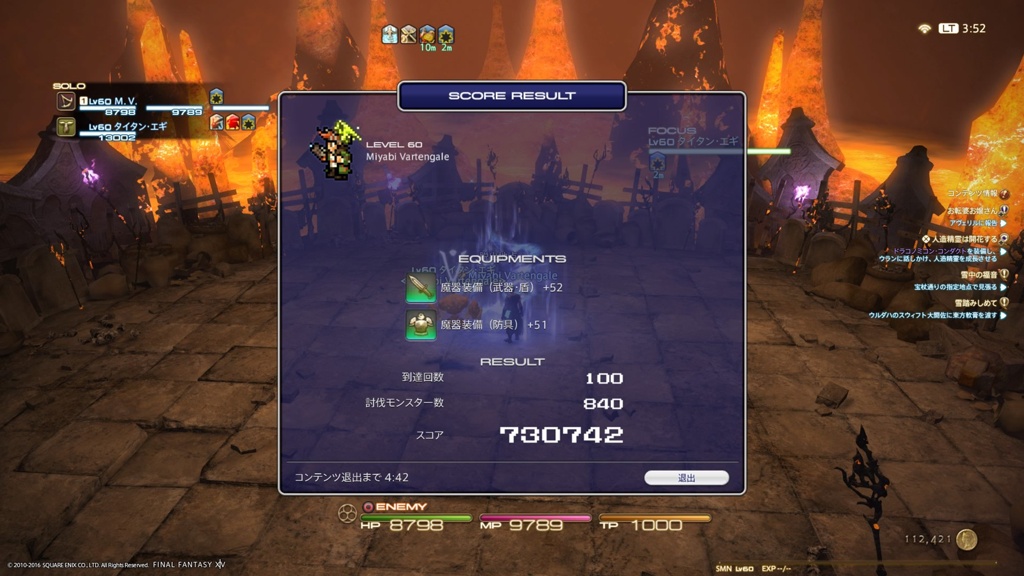Image resolution: width=1024 pixels, height=576 pixels.
Task: Select the aetherpool armor chestplate icon
Action: tap(421, 324)
